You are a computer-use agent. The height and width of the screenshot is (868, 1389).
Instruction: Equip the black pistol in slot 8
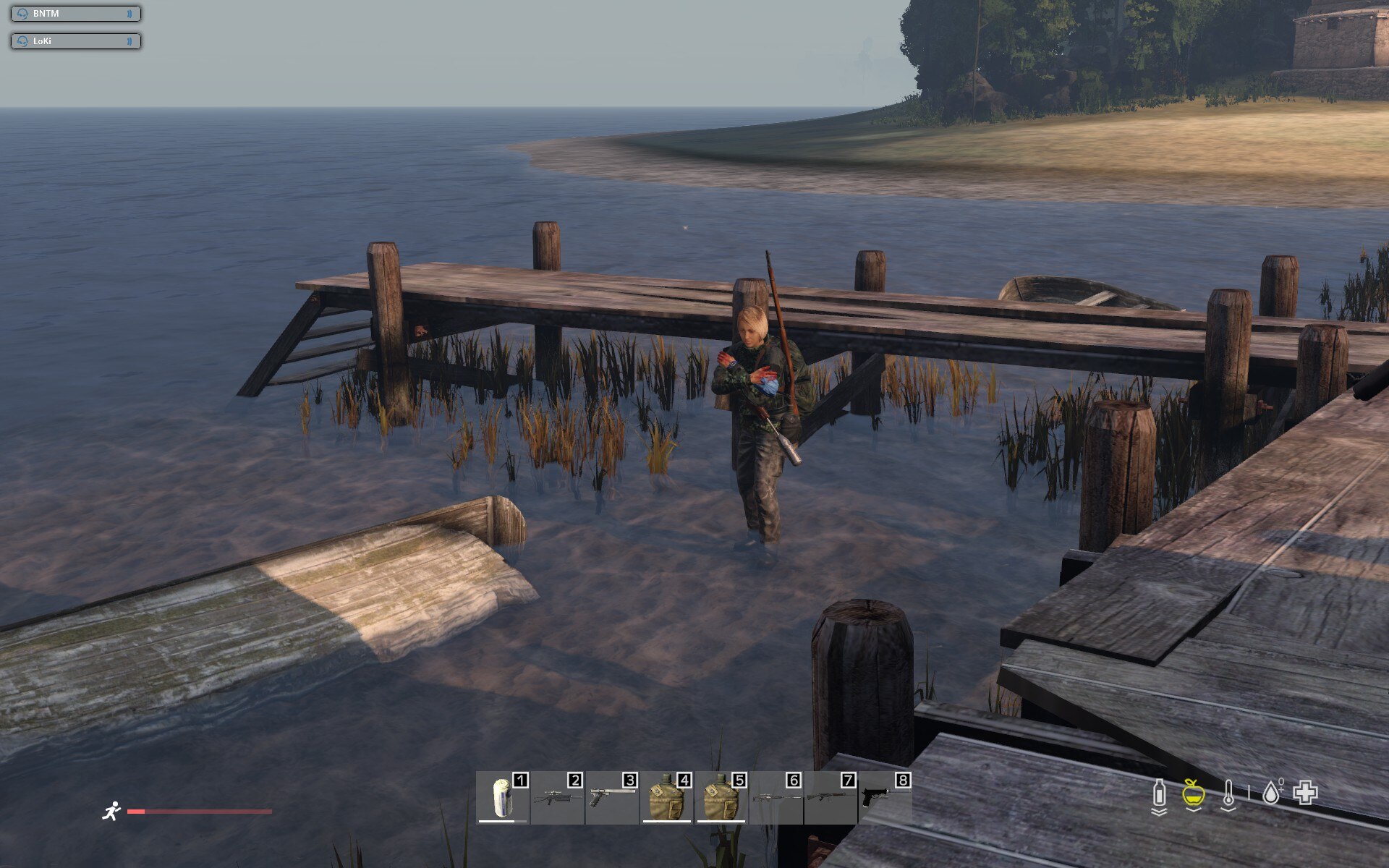click(x=884, y=798)
